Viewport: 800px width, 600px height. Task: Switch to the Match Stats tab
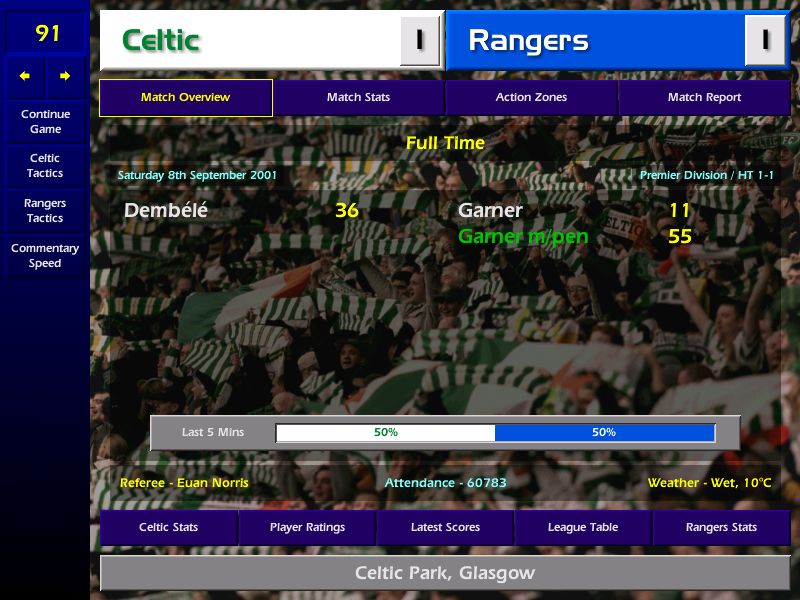pyautogui.click(x=358, y=98)
